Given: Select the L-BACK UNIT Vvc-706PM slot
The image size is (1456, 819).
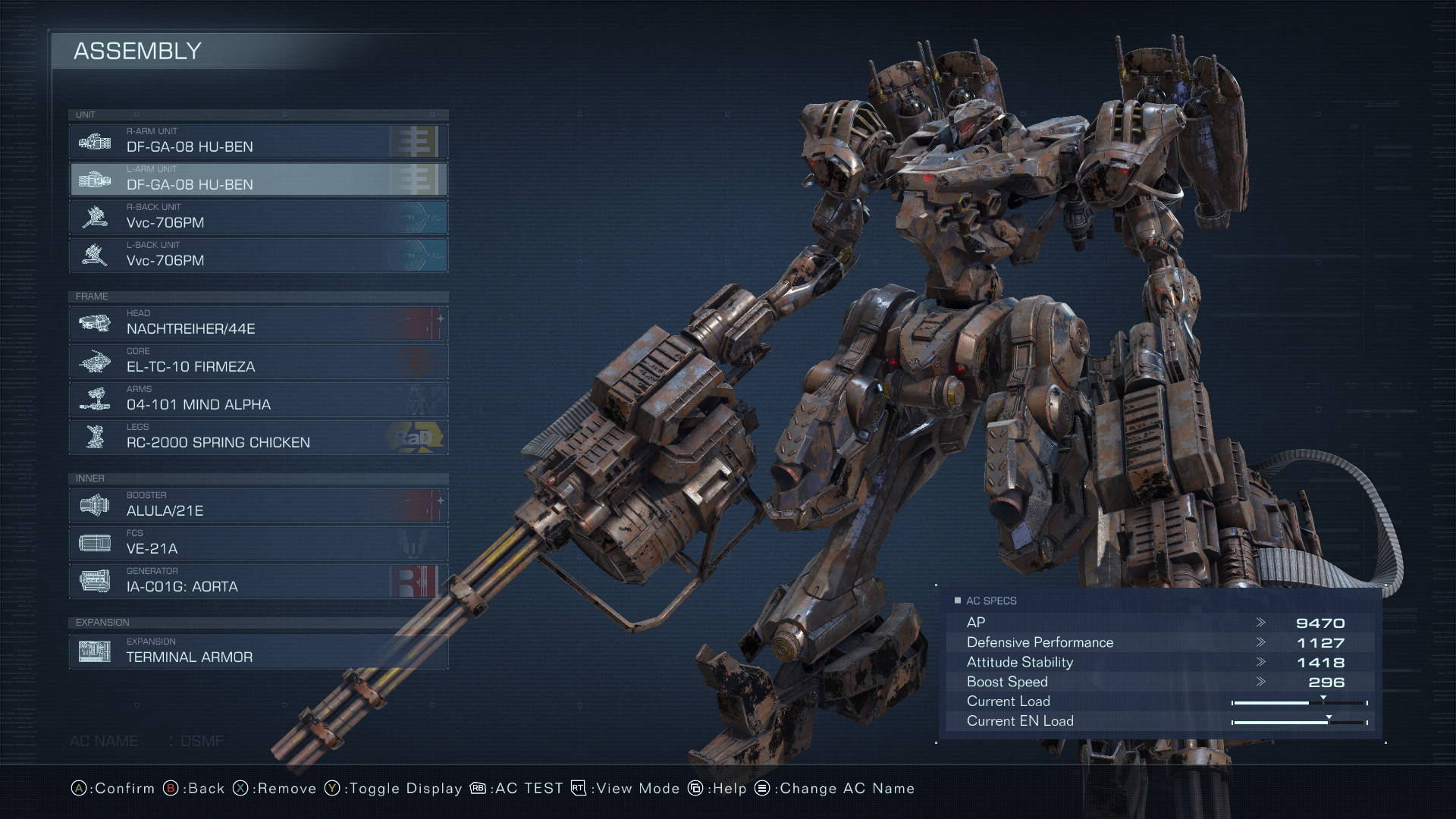Looking at the screenshot, I should 258,256.
